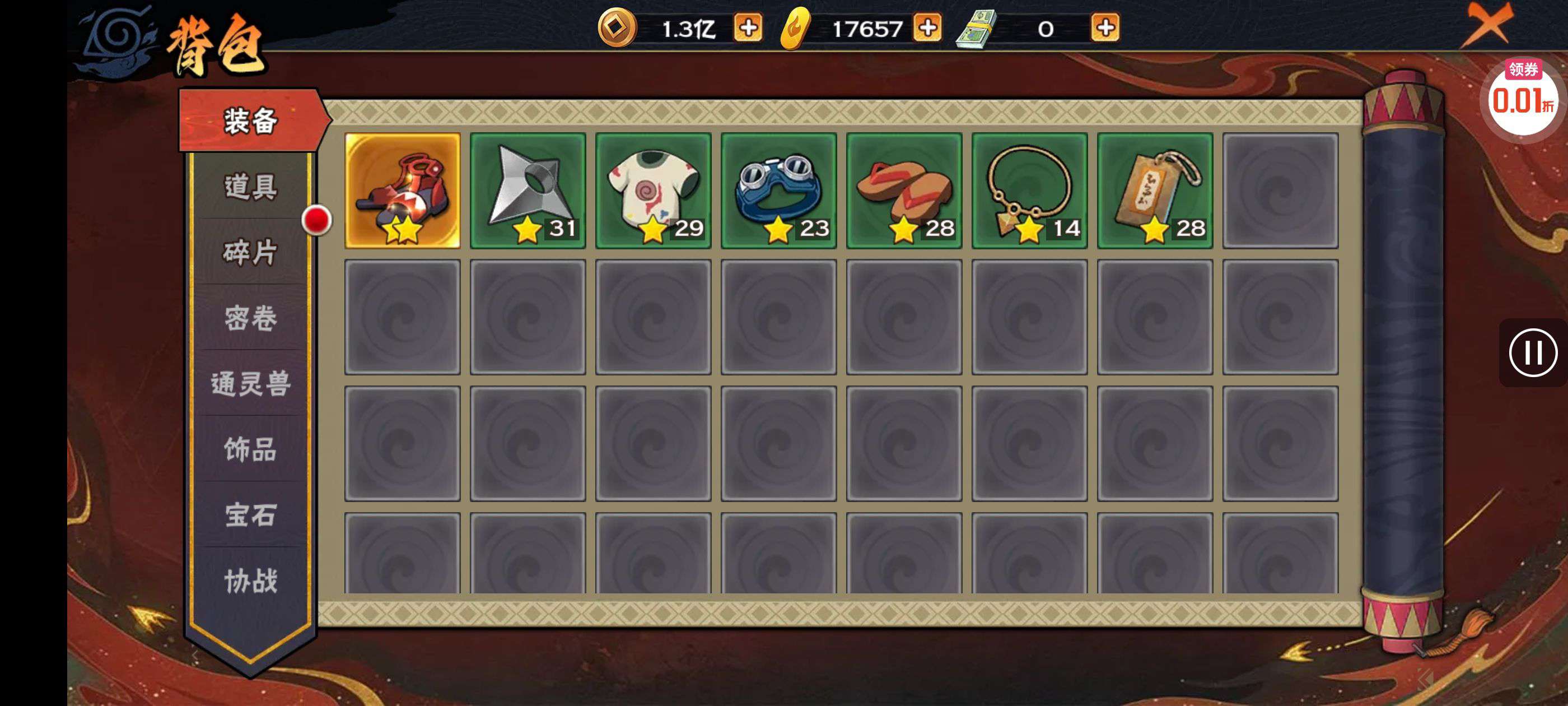Select the silver shuriken item
The width and height of the screenshot is (1568, 706).
pyautogui.click(x=528, y=191)
